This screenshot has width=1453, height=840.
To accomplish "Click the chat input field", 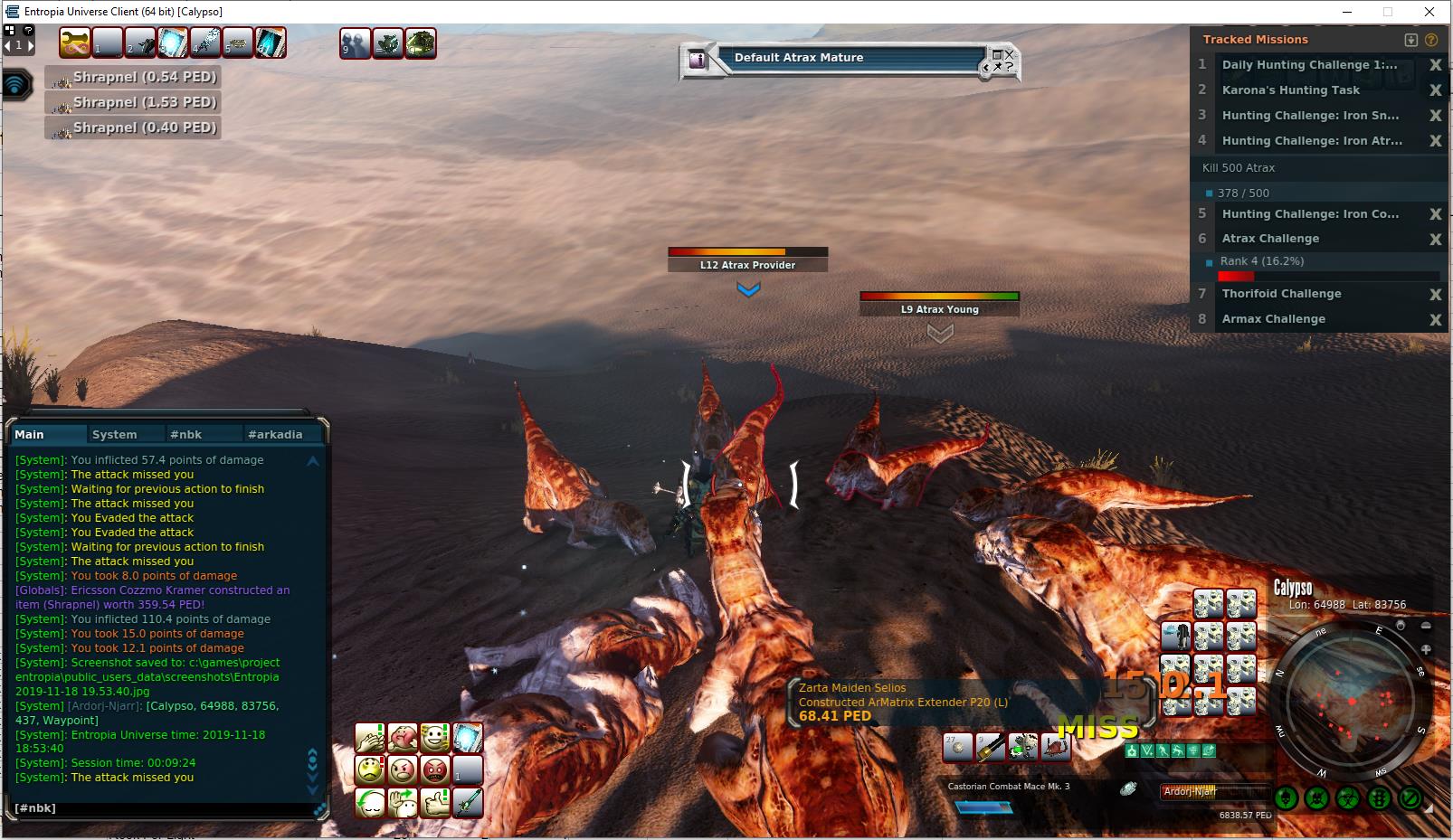I will (163, 808).
